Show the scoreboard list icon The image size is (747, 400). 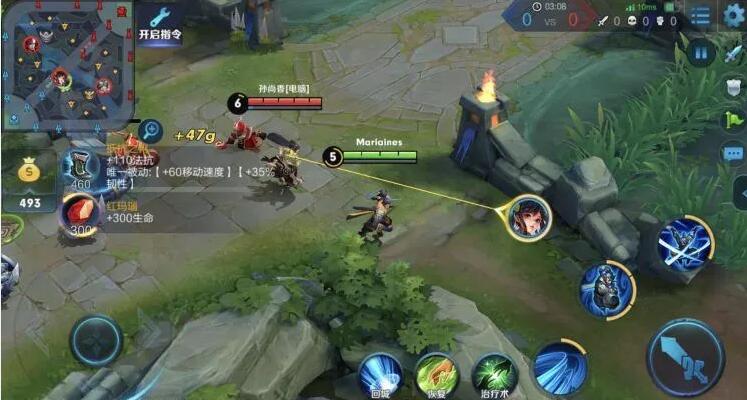coord(700,15)
